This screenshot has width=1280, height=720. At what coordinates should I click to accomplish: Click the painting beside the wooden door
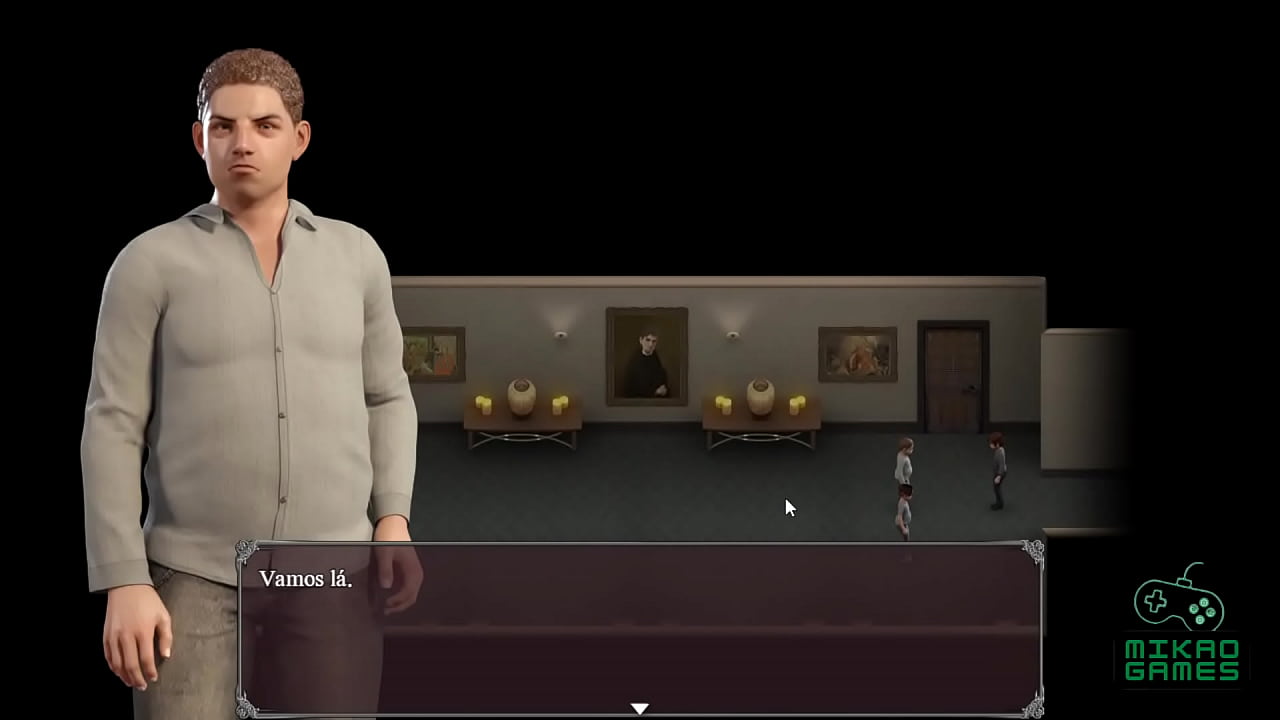tap(856, 357)
